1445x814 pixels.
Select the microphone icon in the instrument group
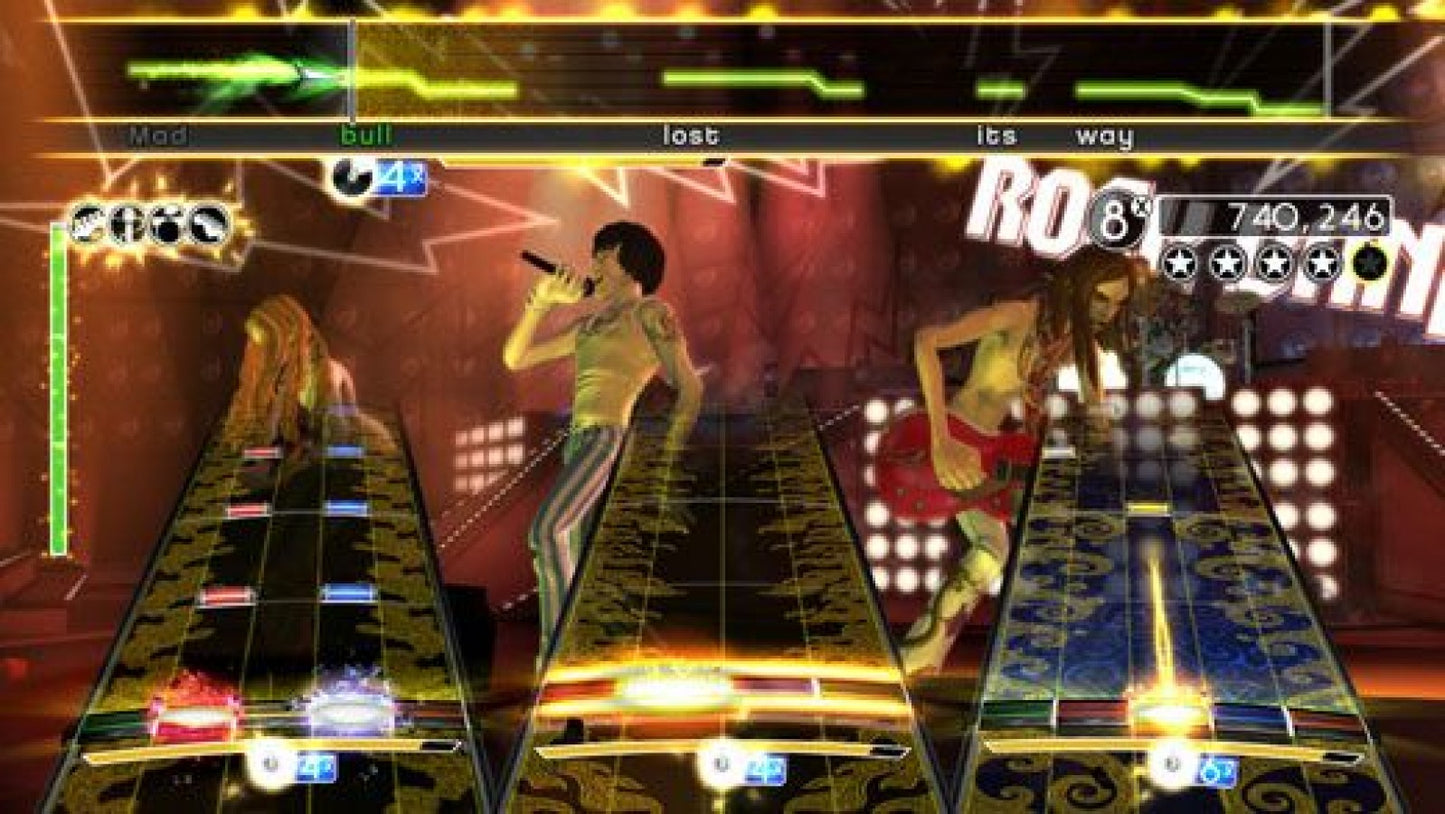[127, 222]
